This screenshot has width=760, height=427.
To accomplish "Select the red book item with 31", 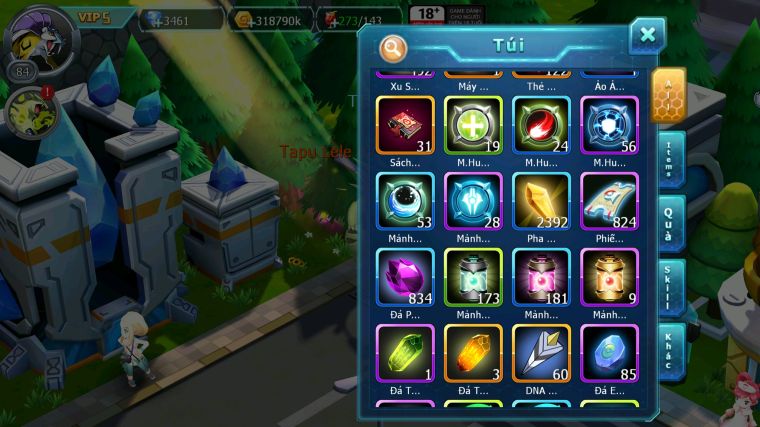I will coord(405,125).
